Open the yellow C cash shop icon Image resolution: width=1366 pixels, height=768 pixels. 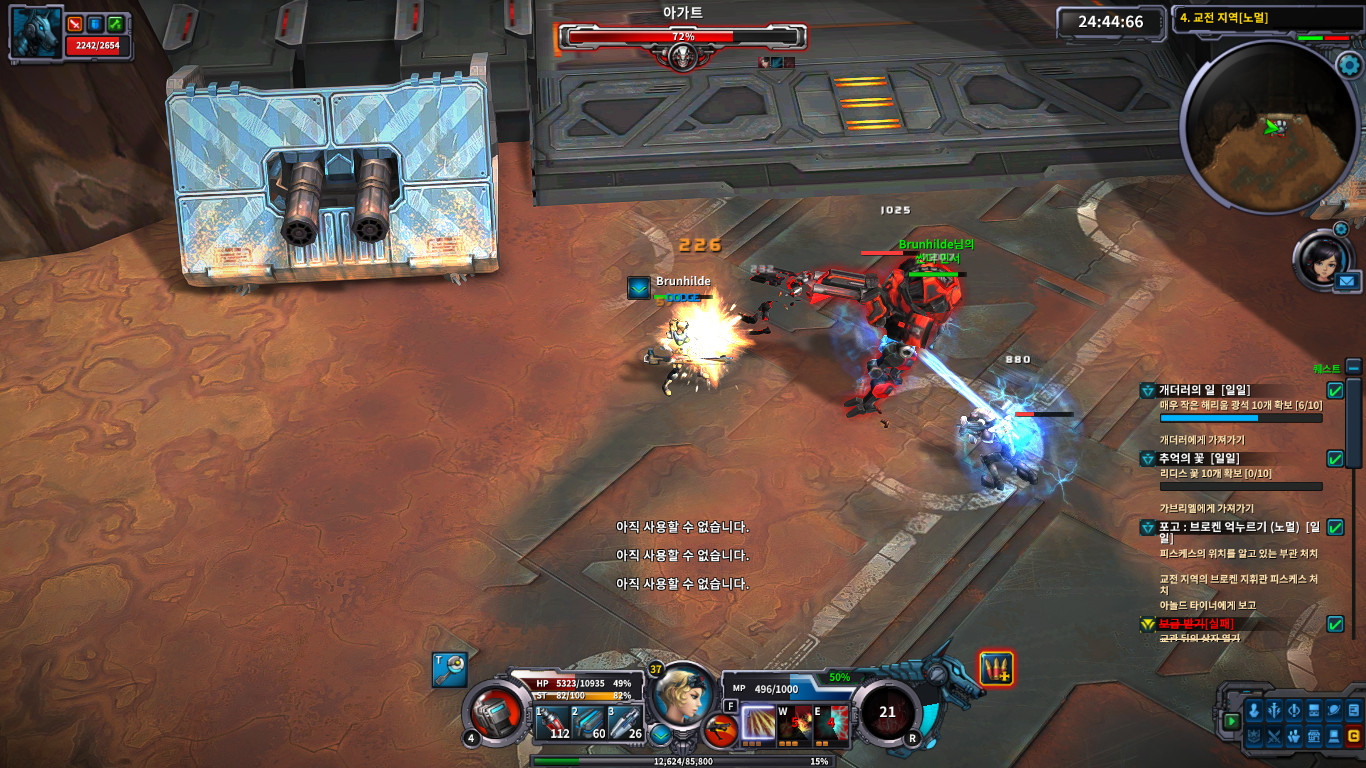pos(1353,737)
